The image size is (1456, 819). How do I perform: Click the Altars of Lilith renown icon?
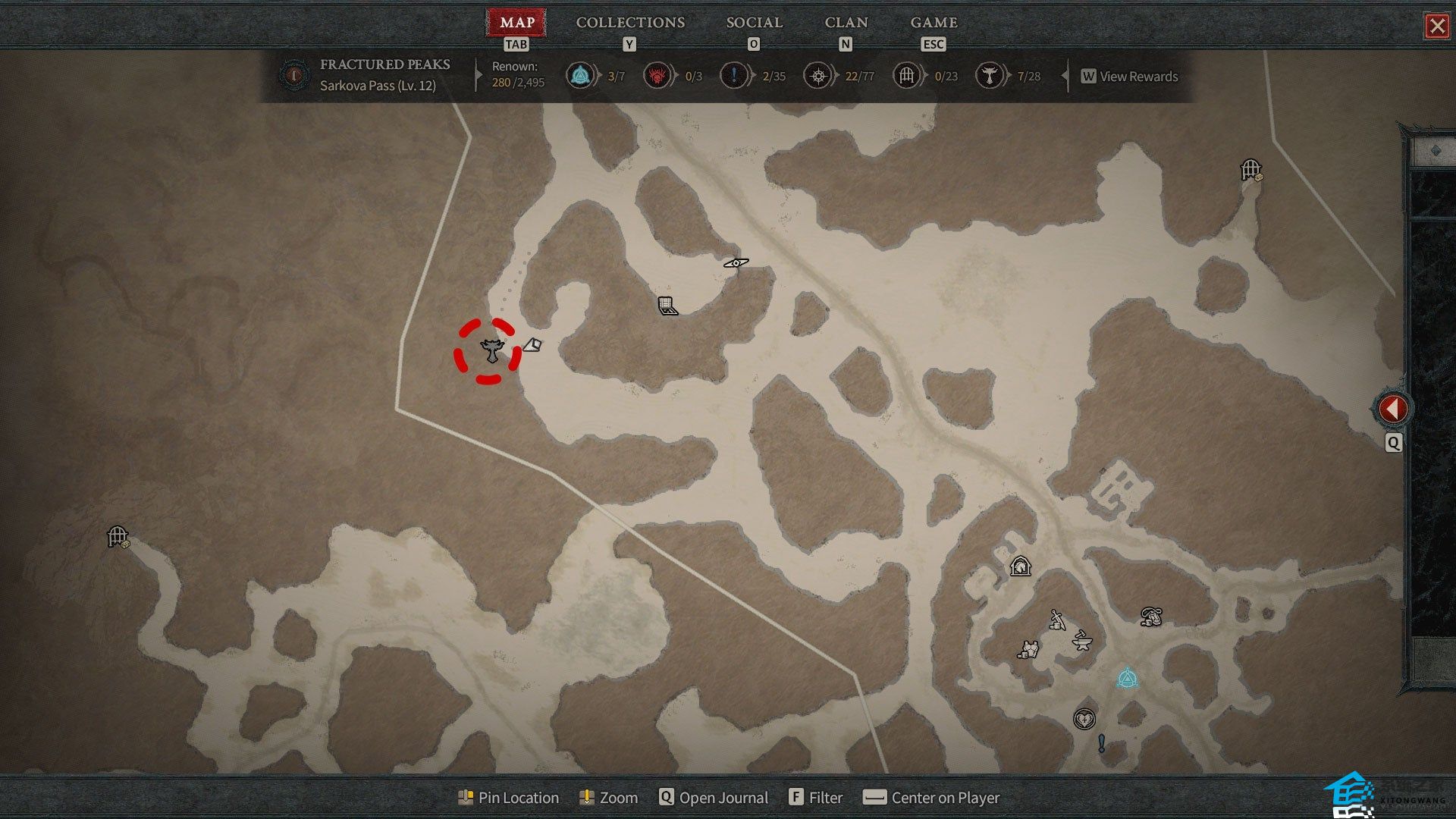[989, 76]
